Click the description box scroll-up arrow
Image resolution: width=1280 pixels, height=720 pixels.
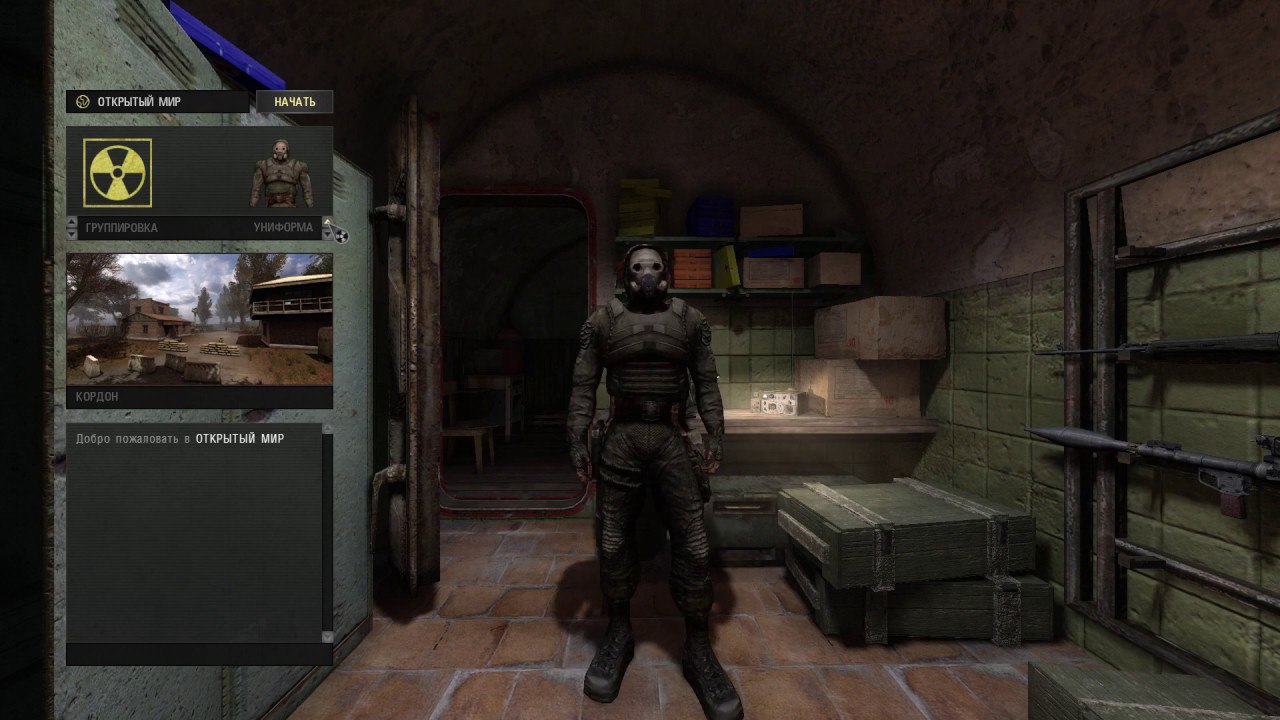(327, 430)
